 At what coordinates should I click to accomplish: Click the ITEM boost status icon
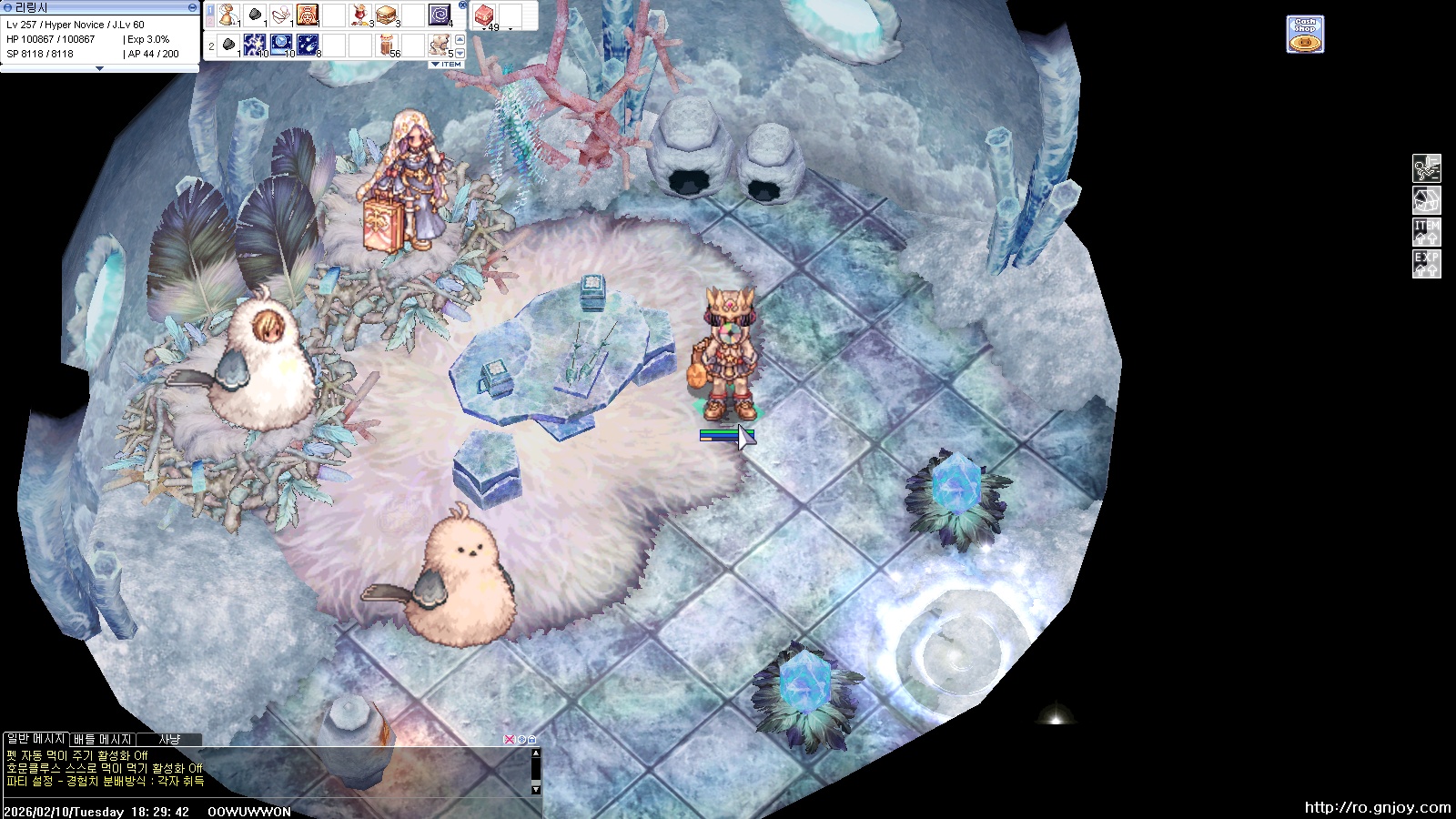pos(1426,231)
